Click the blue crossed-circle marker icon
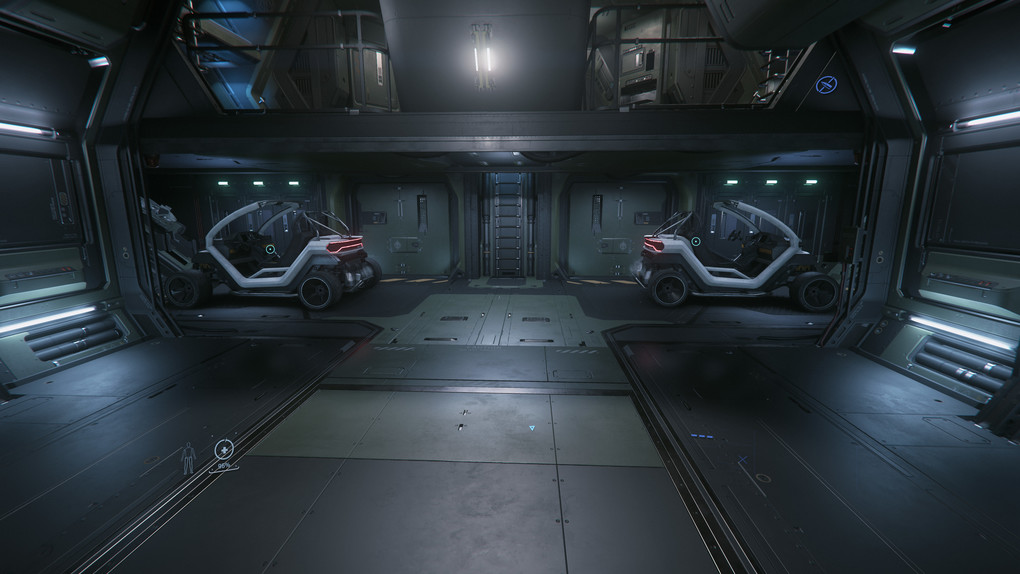Viewport: 1020px width, 574px height. (x=825, y=85)
